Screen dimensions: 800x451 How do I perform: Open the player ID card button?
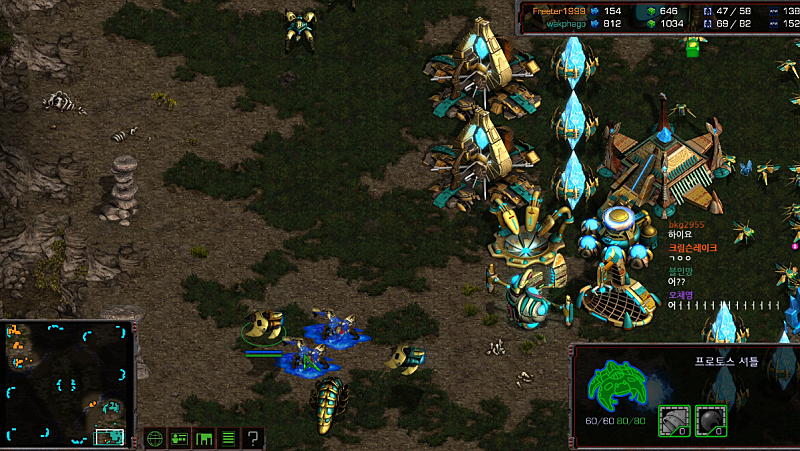[179, 437]
